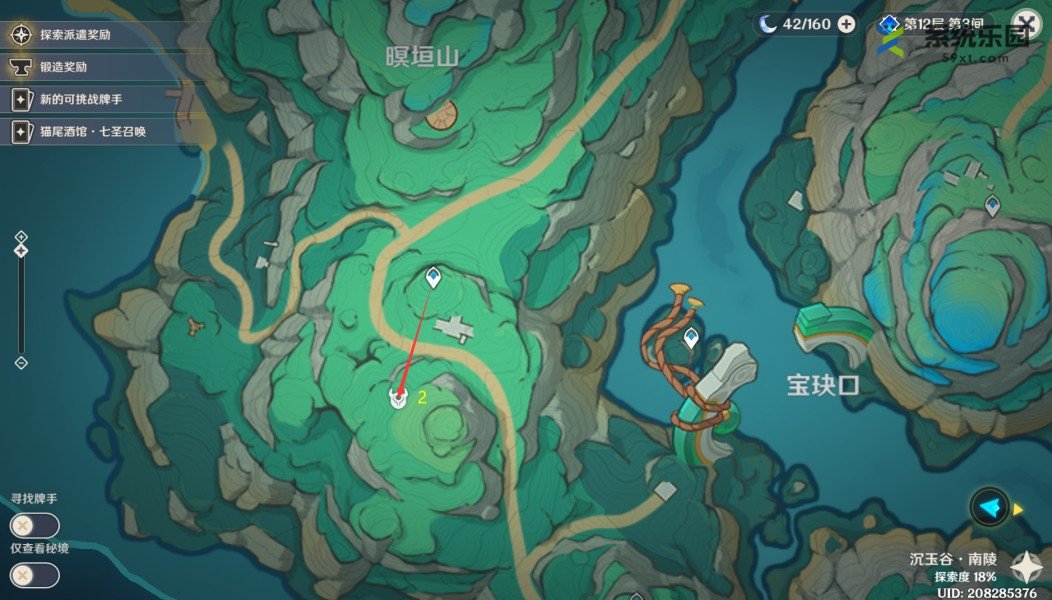Add resin with the plus button
The image size is (1052, 600).
(846, 24)
